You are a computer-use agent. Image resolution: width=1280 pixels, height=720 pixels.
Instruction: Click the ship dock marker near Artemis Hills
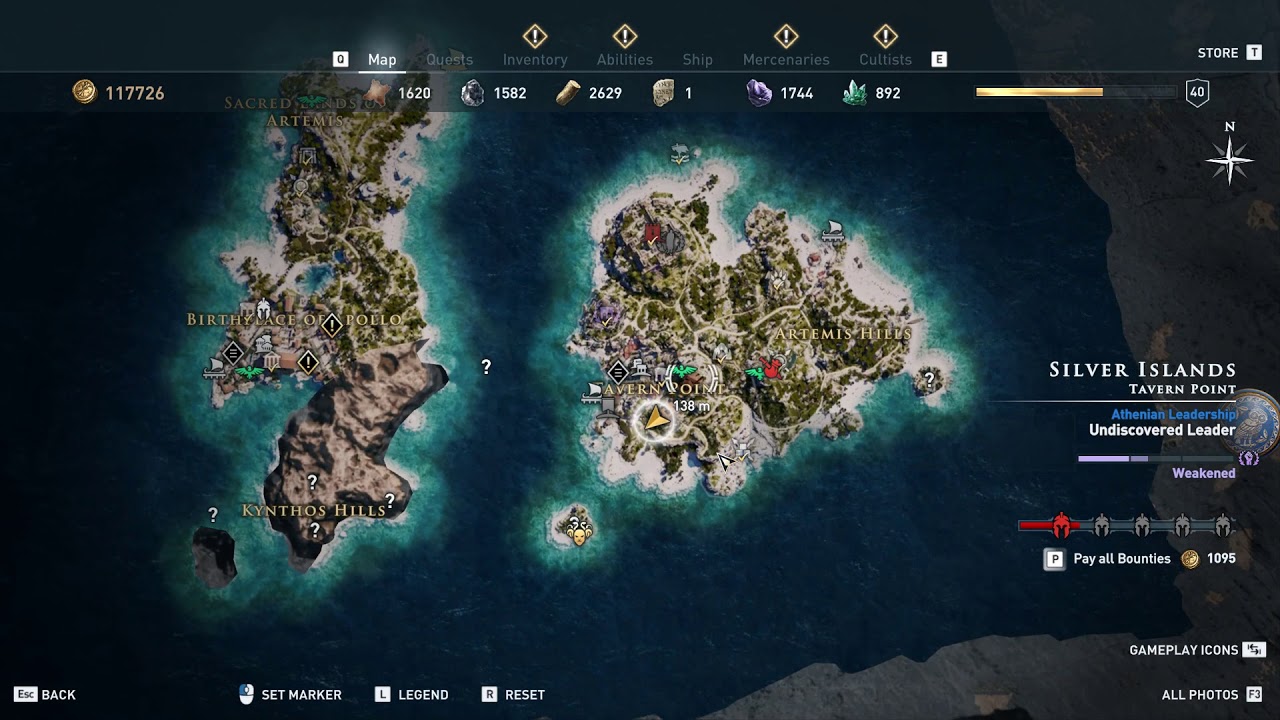tap(831, 233)
